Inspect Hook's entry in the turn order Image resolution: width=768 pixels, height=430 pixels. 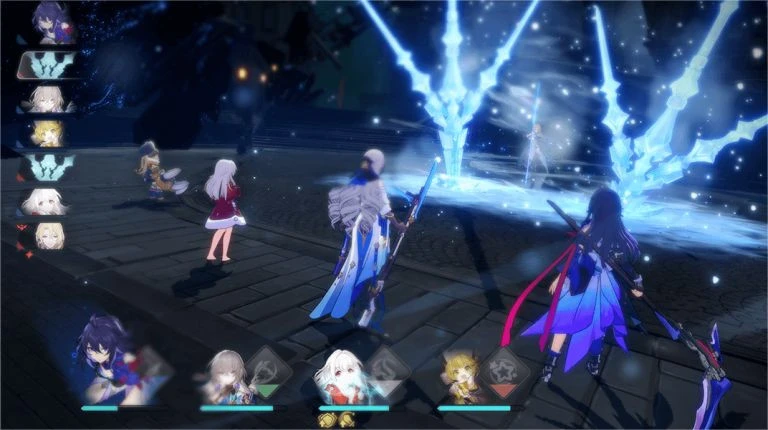pos(43,133)
